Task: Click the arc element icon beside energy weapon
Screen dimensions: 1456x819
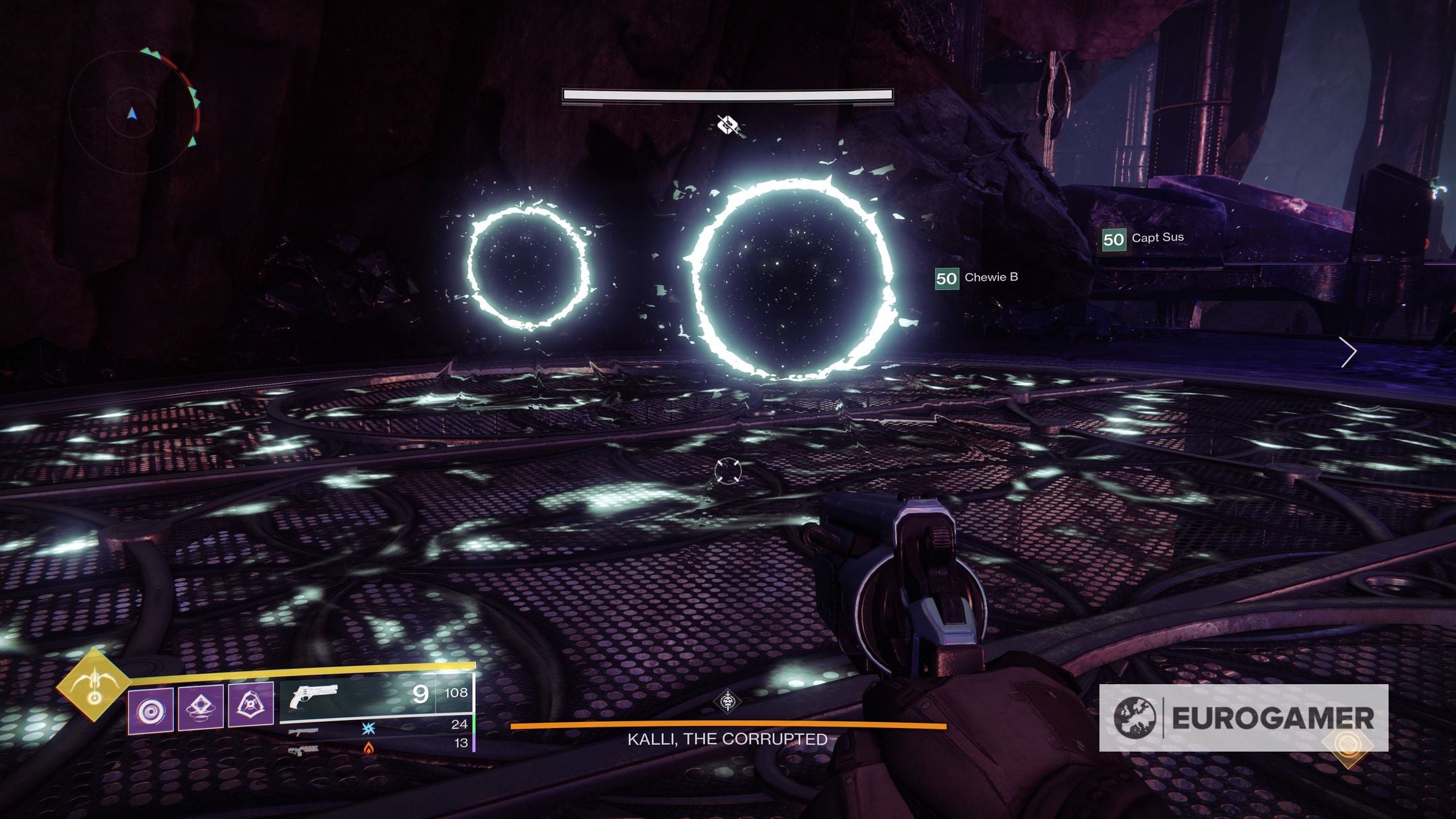Action: click(x=367, y=729)
